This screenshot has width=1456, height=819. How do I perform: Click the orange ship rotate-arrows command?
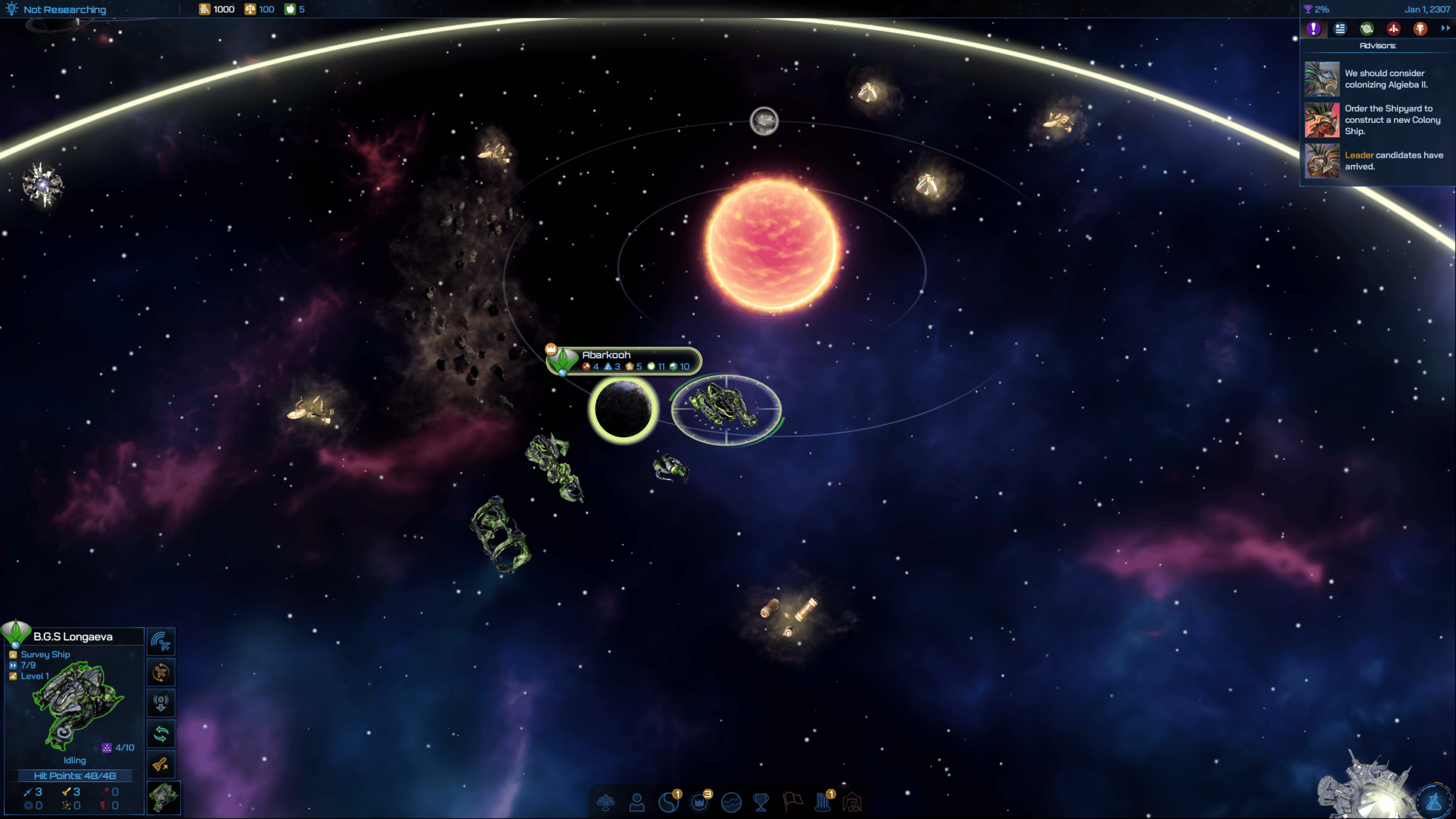[161, 672]
